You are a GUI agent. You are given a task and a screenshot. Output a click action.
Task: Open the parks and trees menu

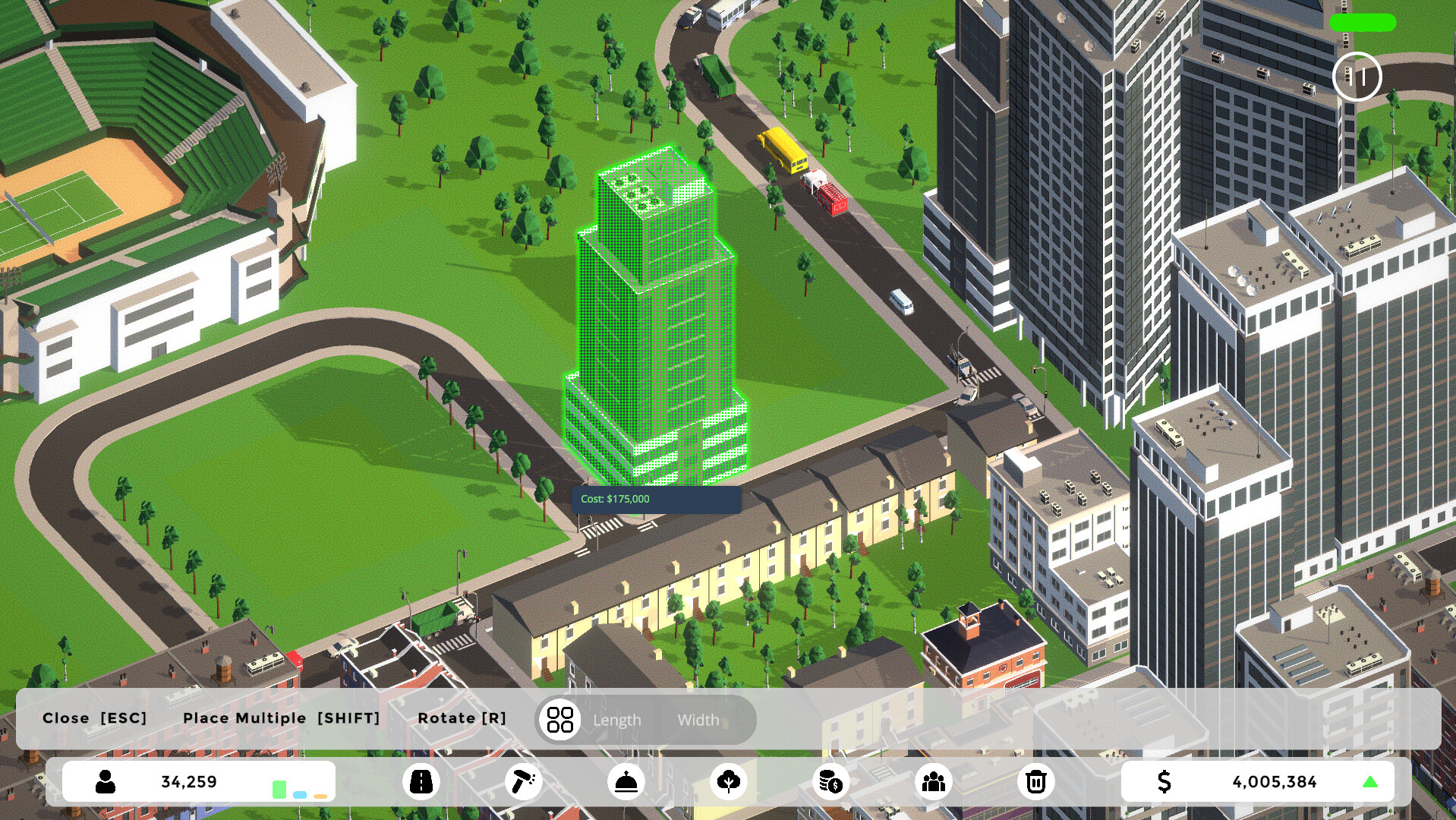[728, 781]
